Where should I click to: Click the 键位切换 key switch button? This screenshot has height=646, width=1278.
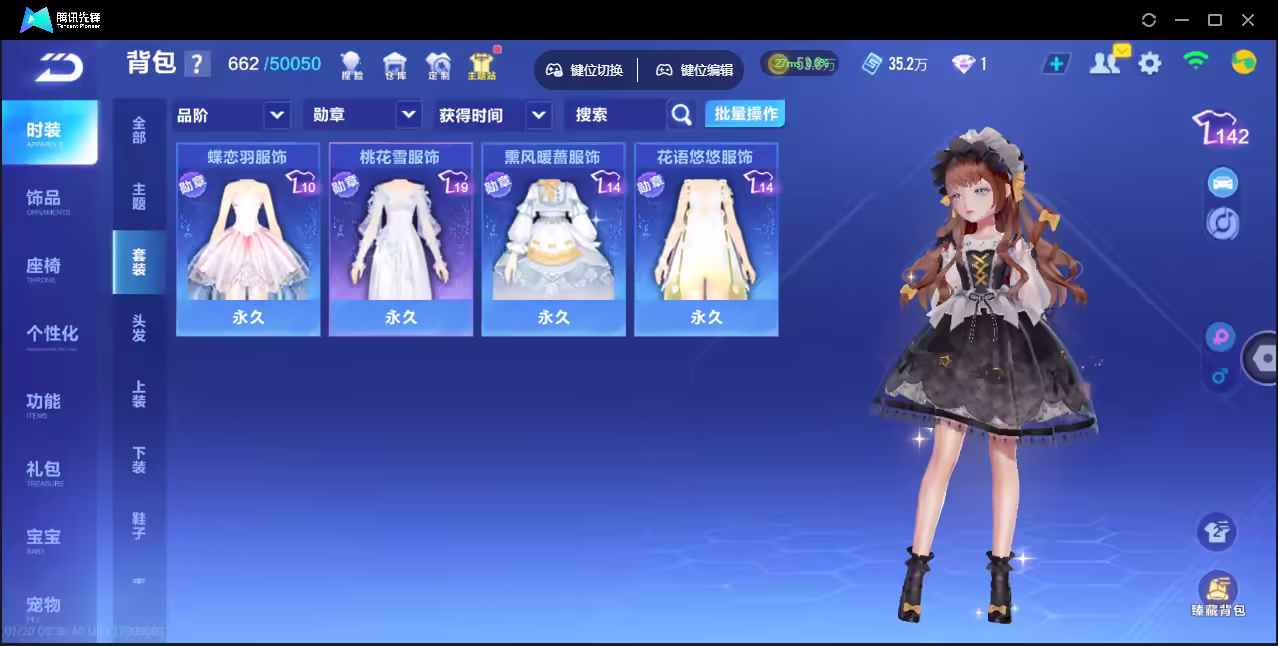[584, 70]
